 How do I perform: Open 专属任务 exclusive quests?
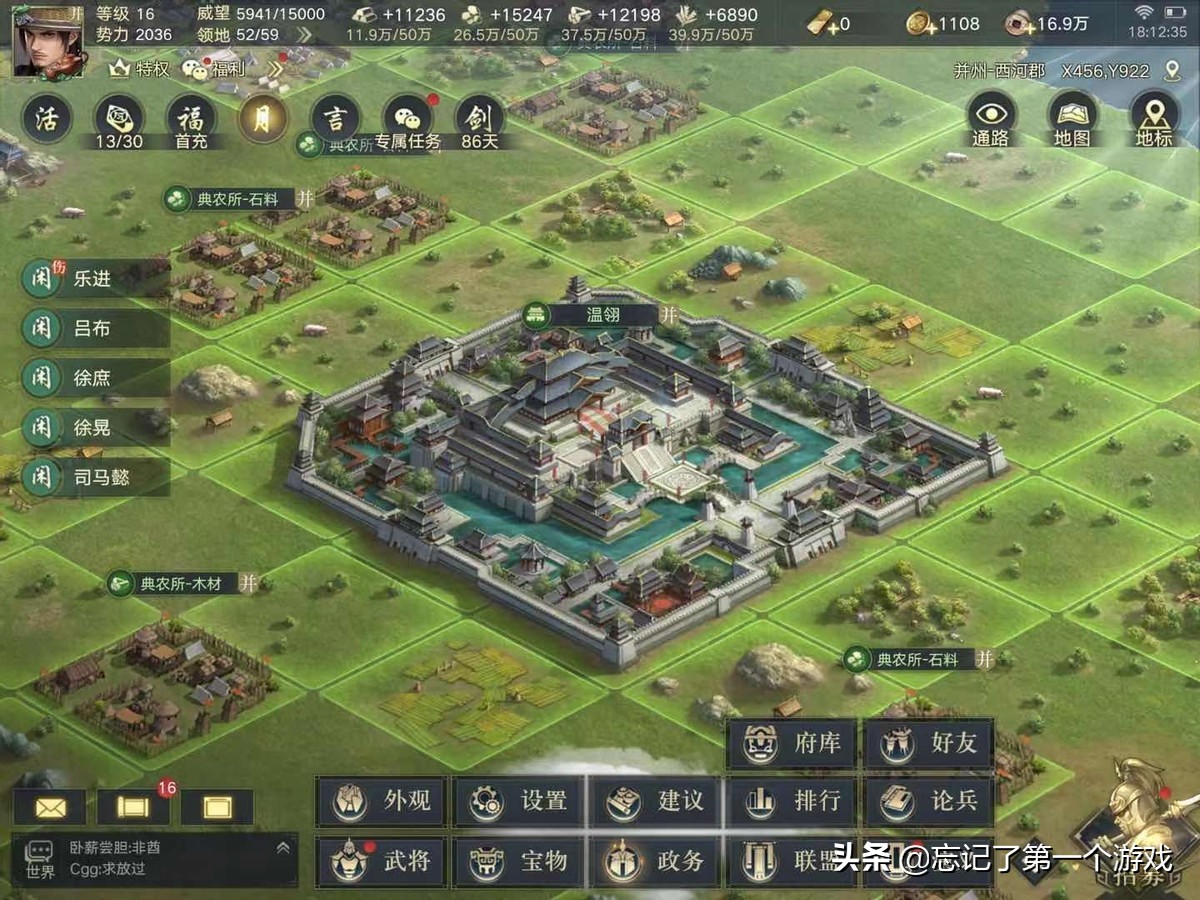[408, 121]
